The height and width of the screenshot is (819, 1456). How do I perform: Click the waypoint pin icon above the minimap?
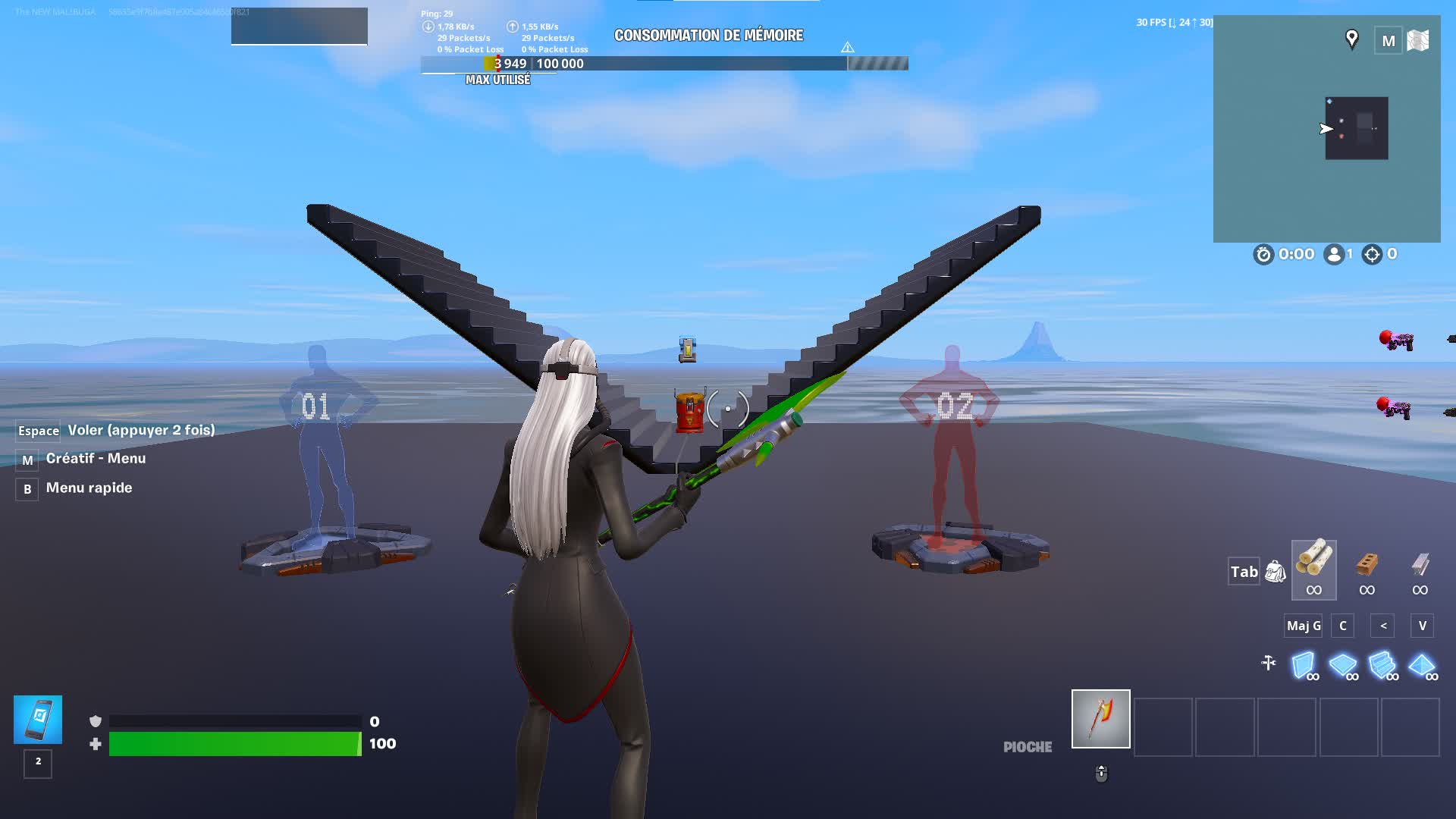pyautogui.click(x=1351, y=39)
